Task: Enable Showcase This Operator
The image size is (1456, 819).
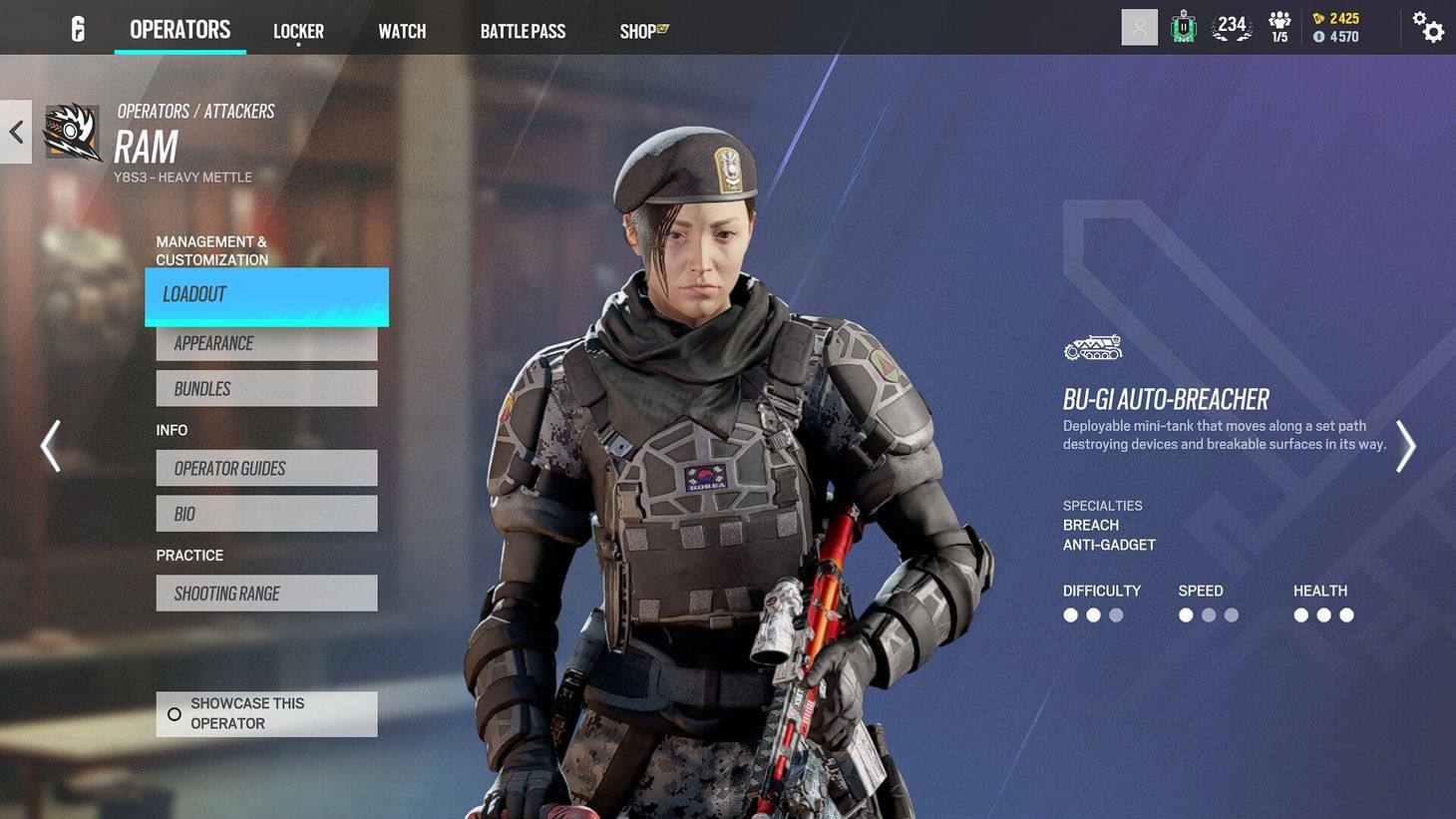Action: click(265, 713)
